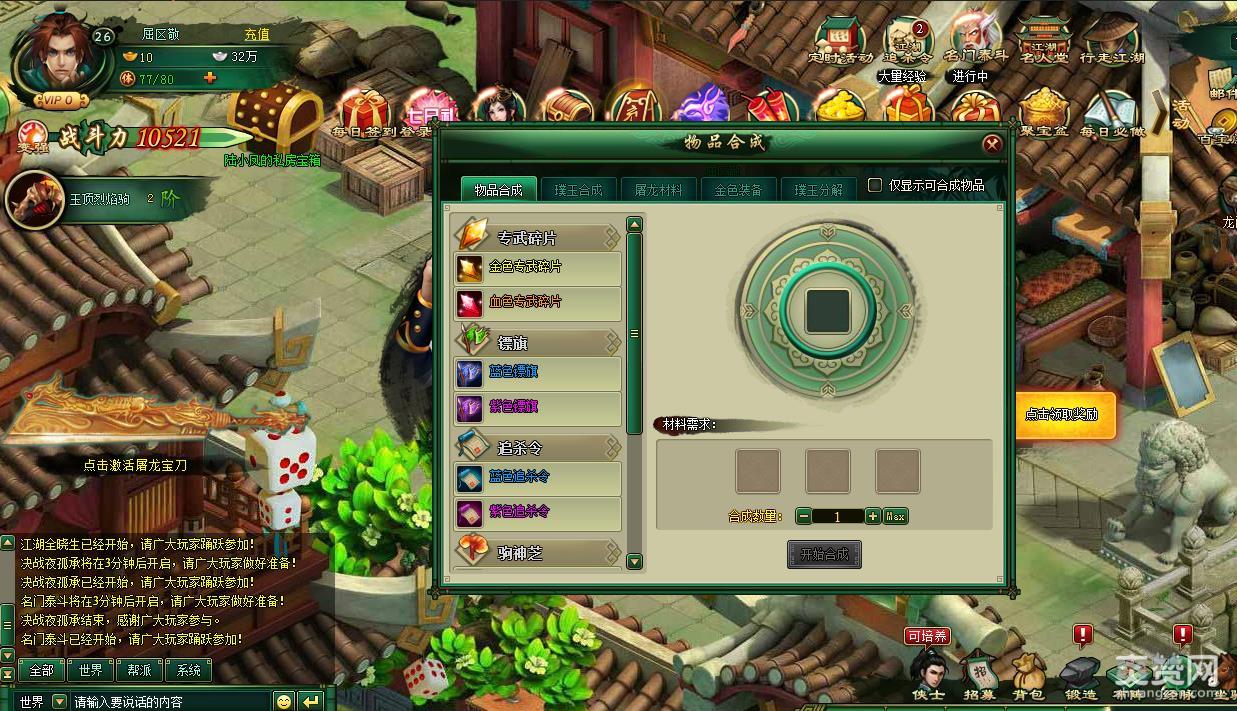Click 充值 recharge link beside player name

tap(257, 34)
